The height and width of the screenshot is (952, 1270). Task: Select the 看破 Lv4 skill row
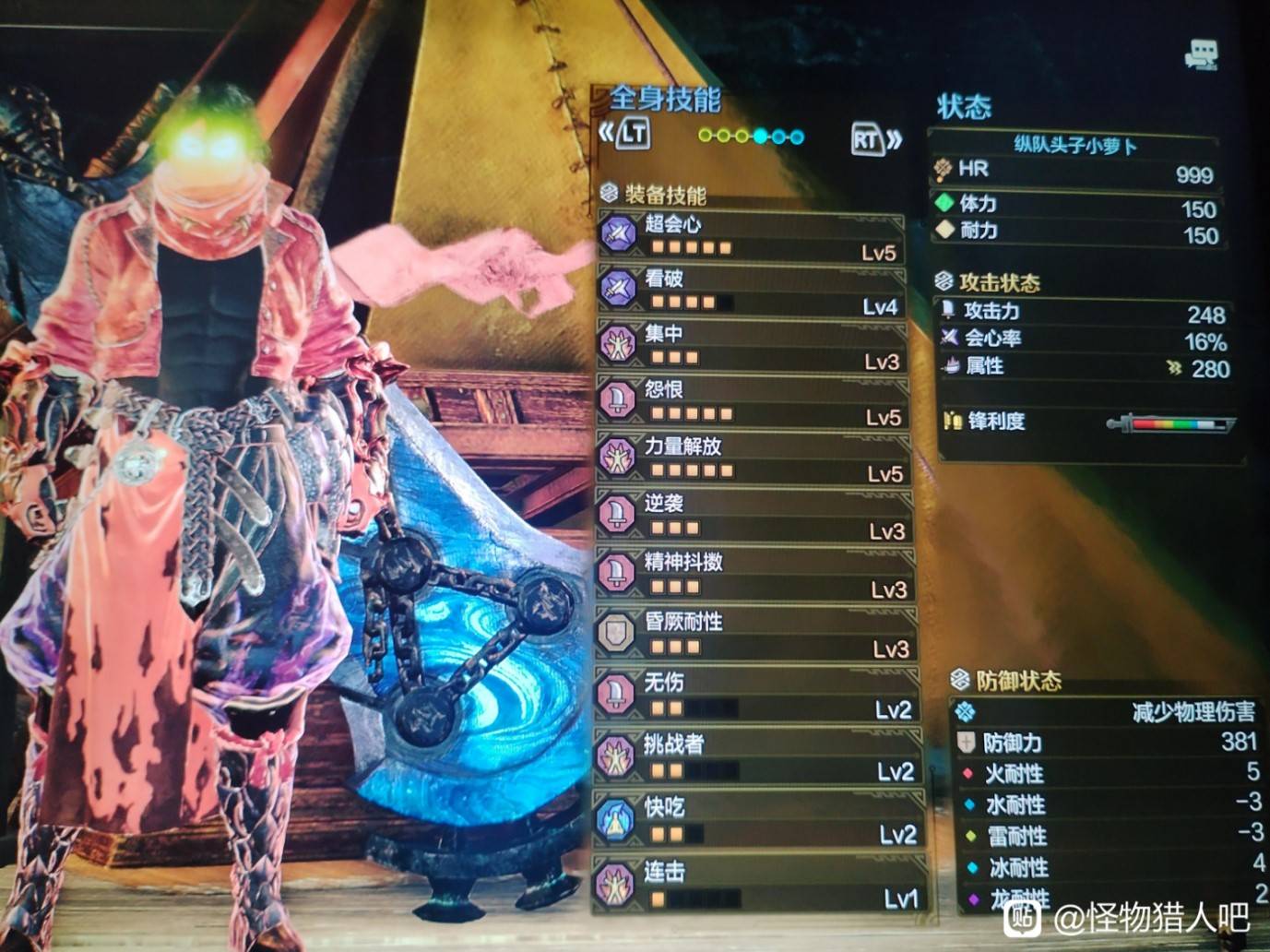coord(752,291)
